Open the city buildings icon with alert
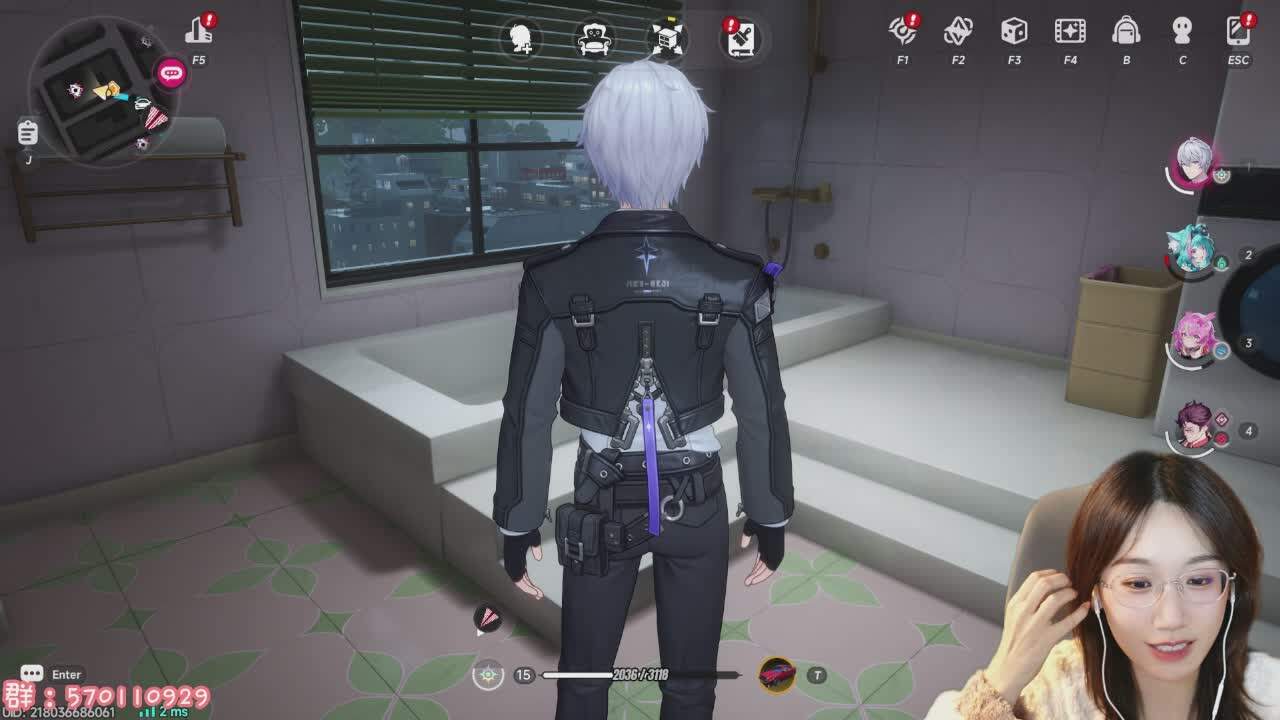The image size is (1280, 720). 199,31
